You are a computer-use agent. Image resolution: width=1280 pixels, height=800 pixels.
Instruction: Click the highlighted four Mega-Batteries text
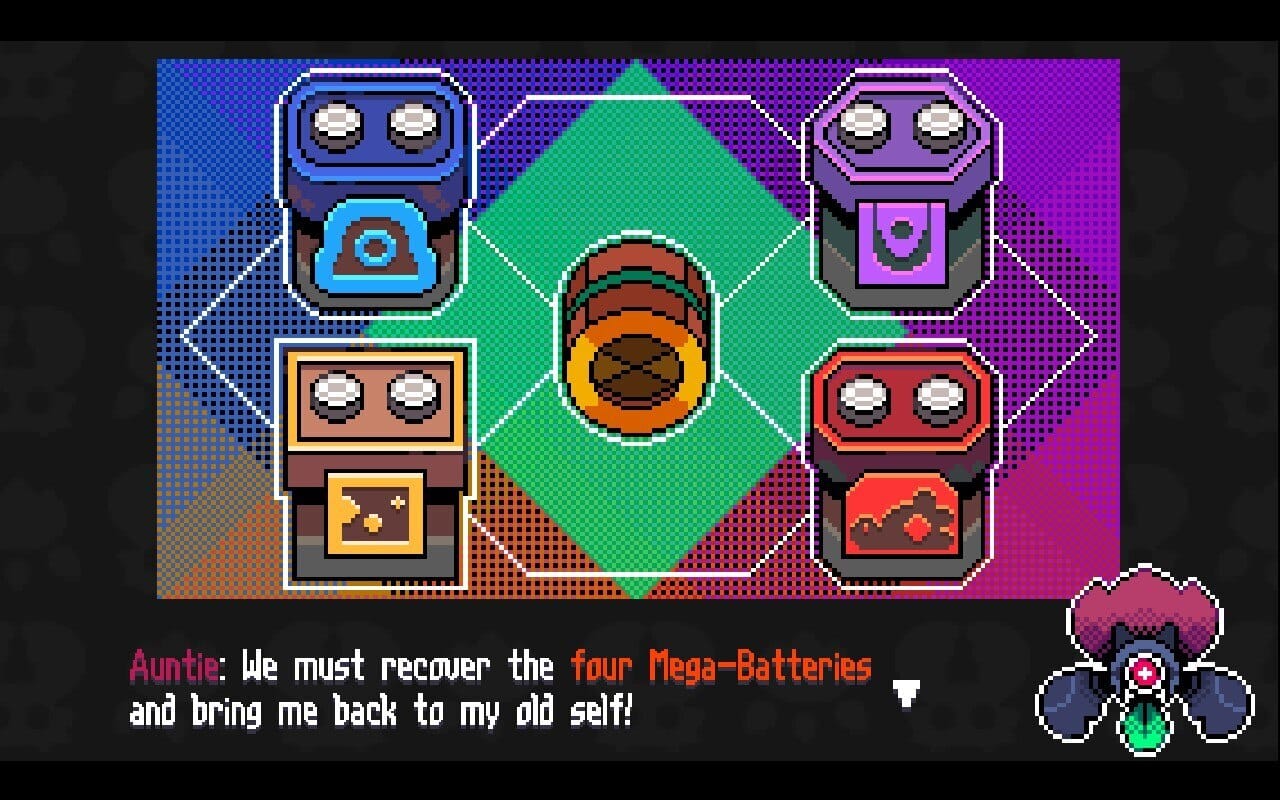pyautogui.click(x=720, y=665)
